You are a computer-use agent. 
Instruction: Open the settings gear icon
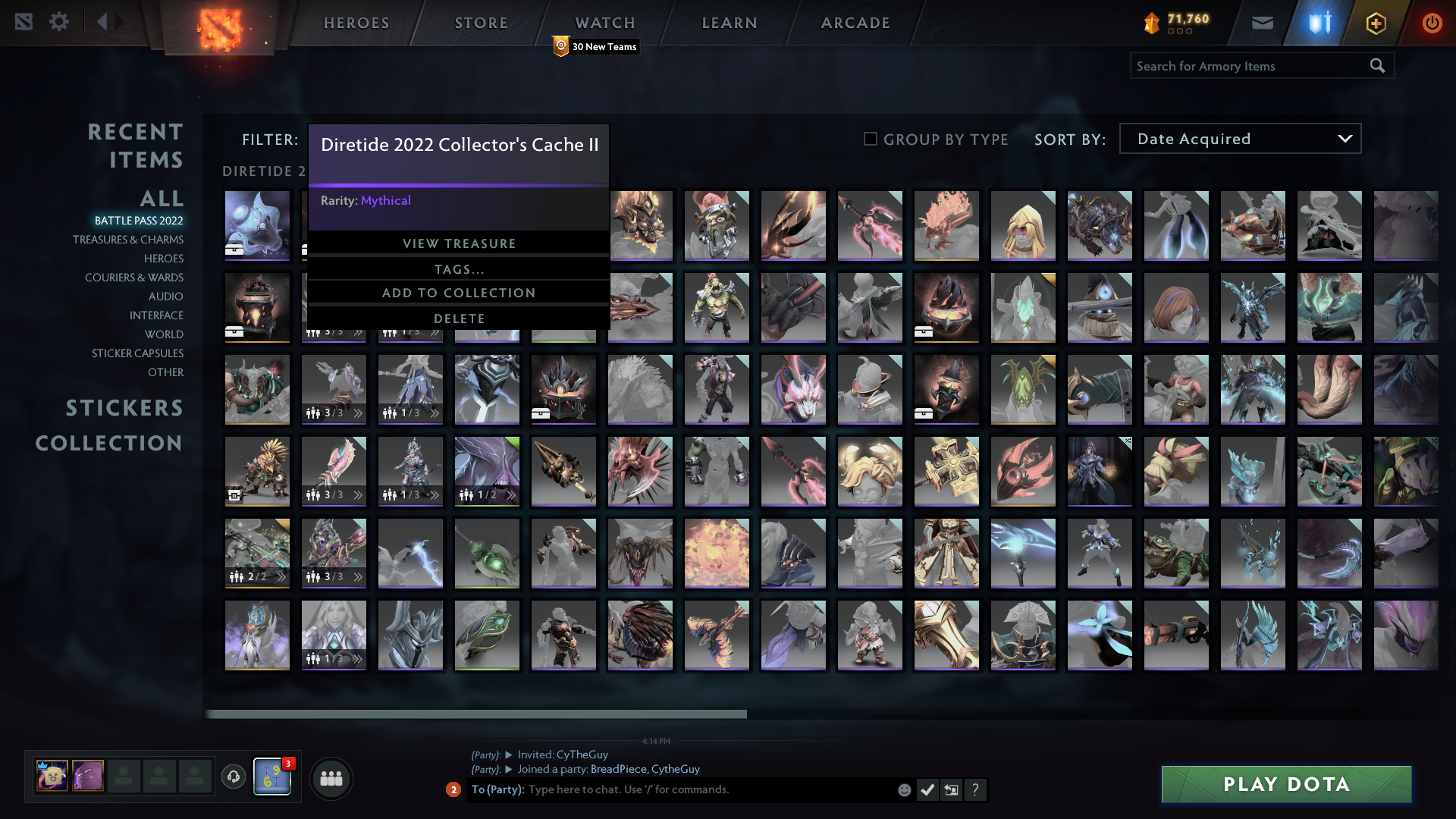59,21
